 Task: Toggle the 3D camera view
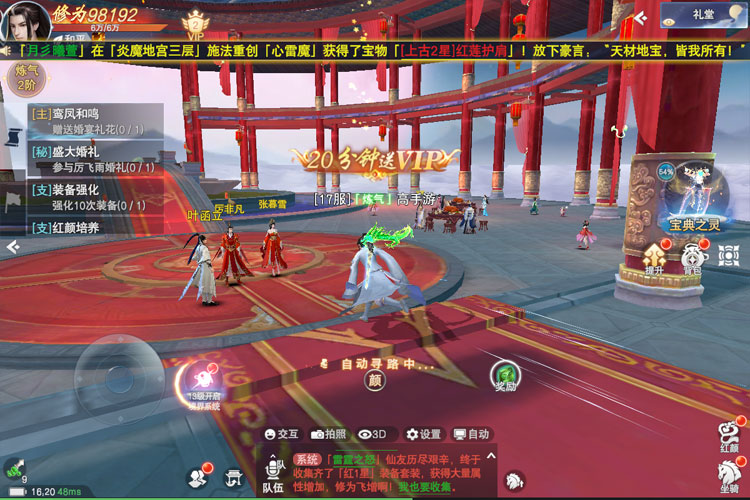point(373,434)
